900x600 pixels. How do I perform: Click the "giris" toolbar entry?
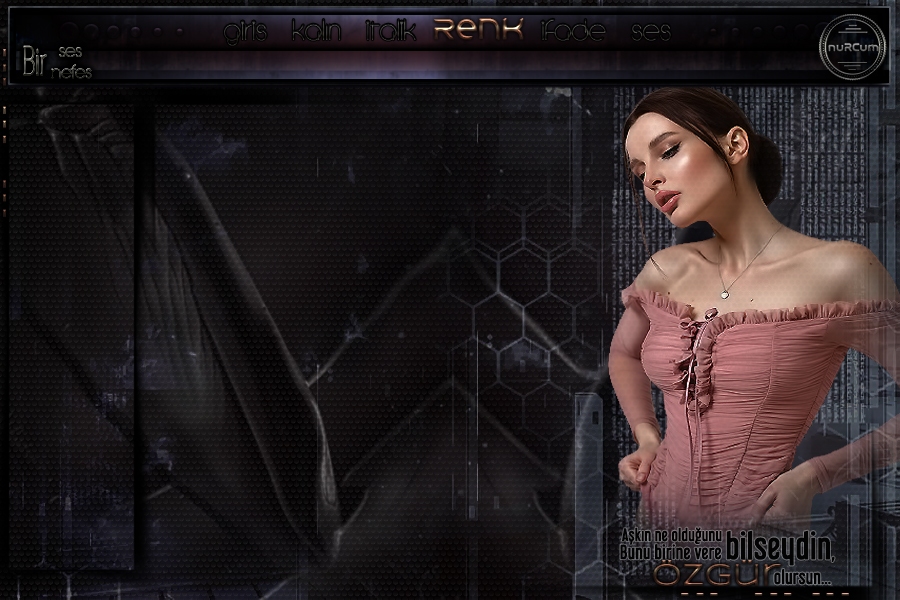245,33
